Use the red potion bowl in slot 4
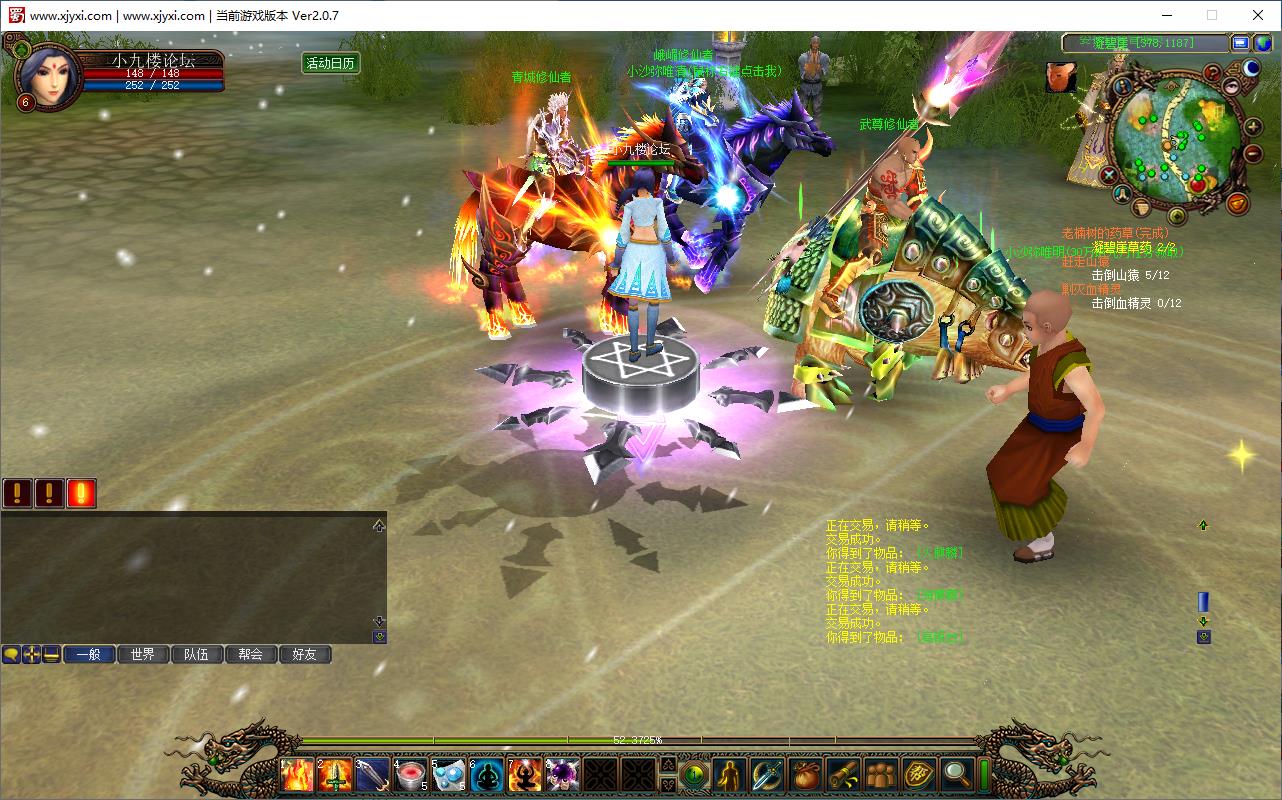 pos(411,775)
